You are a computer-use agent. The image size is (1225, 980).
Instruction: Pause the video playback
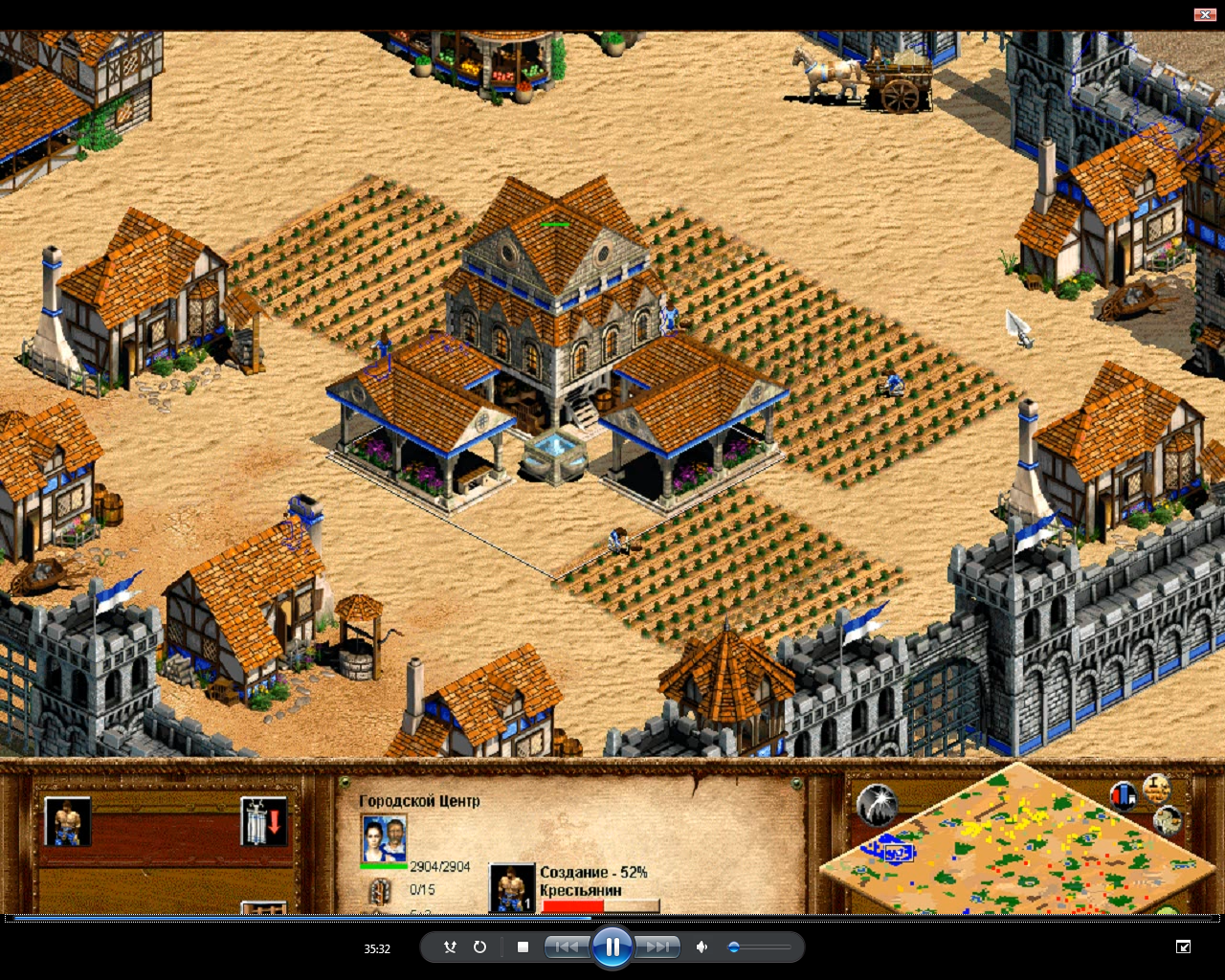612,947
